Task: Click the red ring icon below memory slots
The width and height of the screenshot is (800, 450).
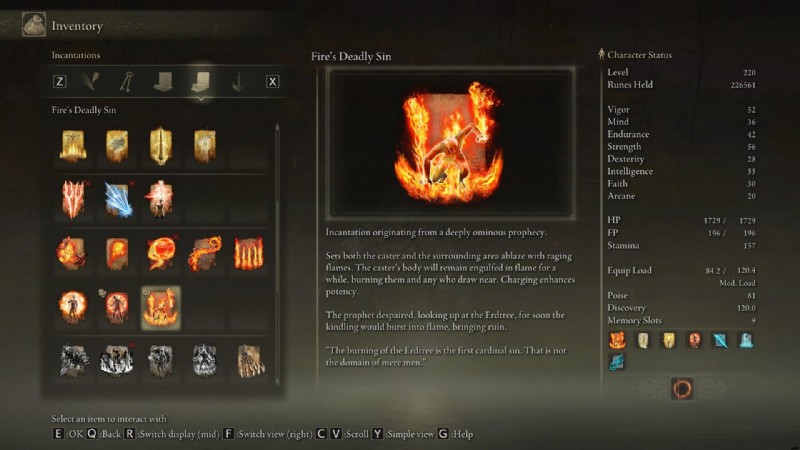Action: tap(683, 388)
